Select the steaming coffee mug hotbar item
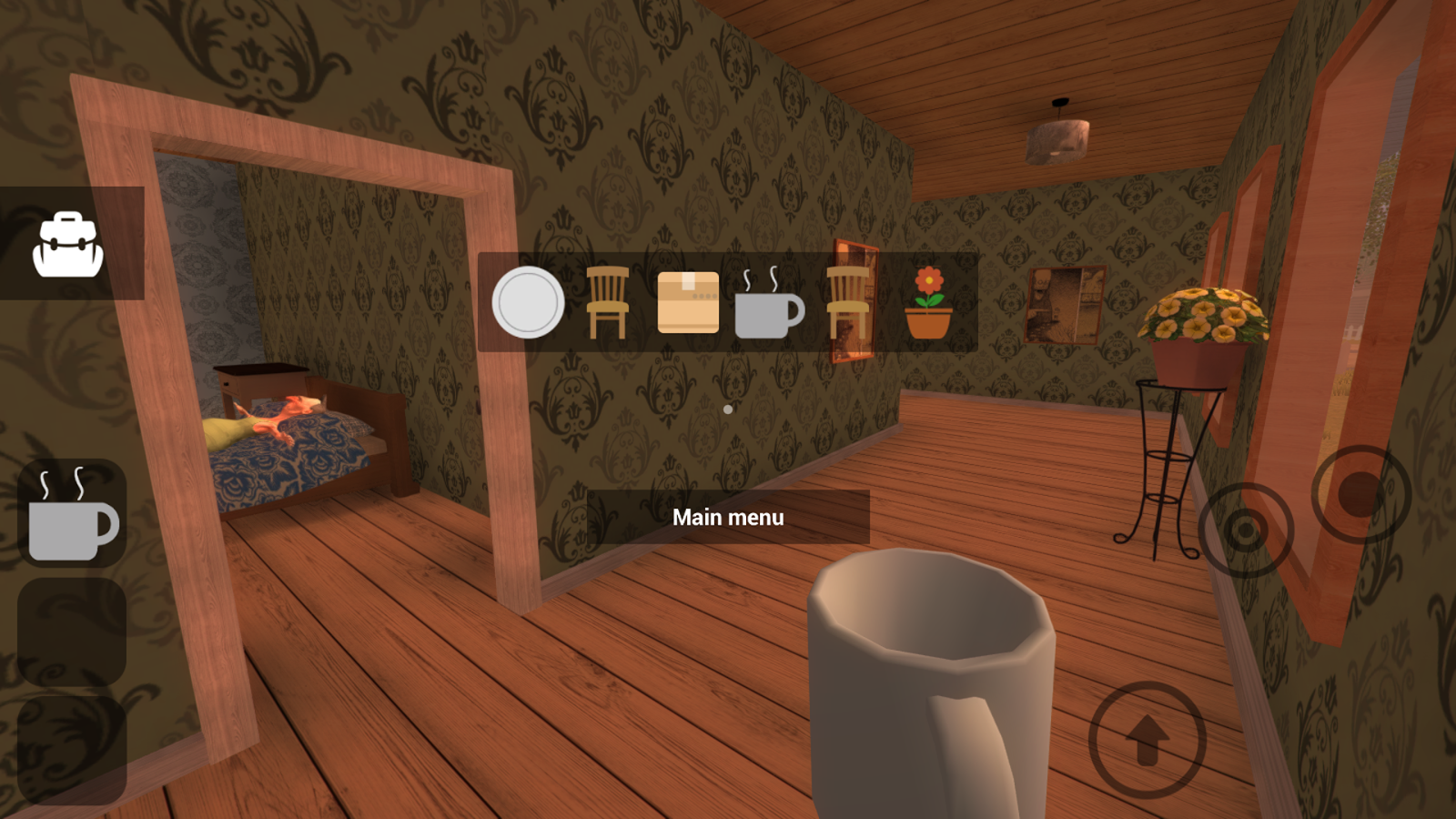 tap(769, 303)
